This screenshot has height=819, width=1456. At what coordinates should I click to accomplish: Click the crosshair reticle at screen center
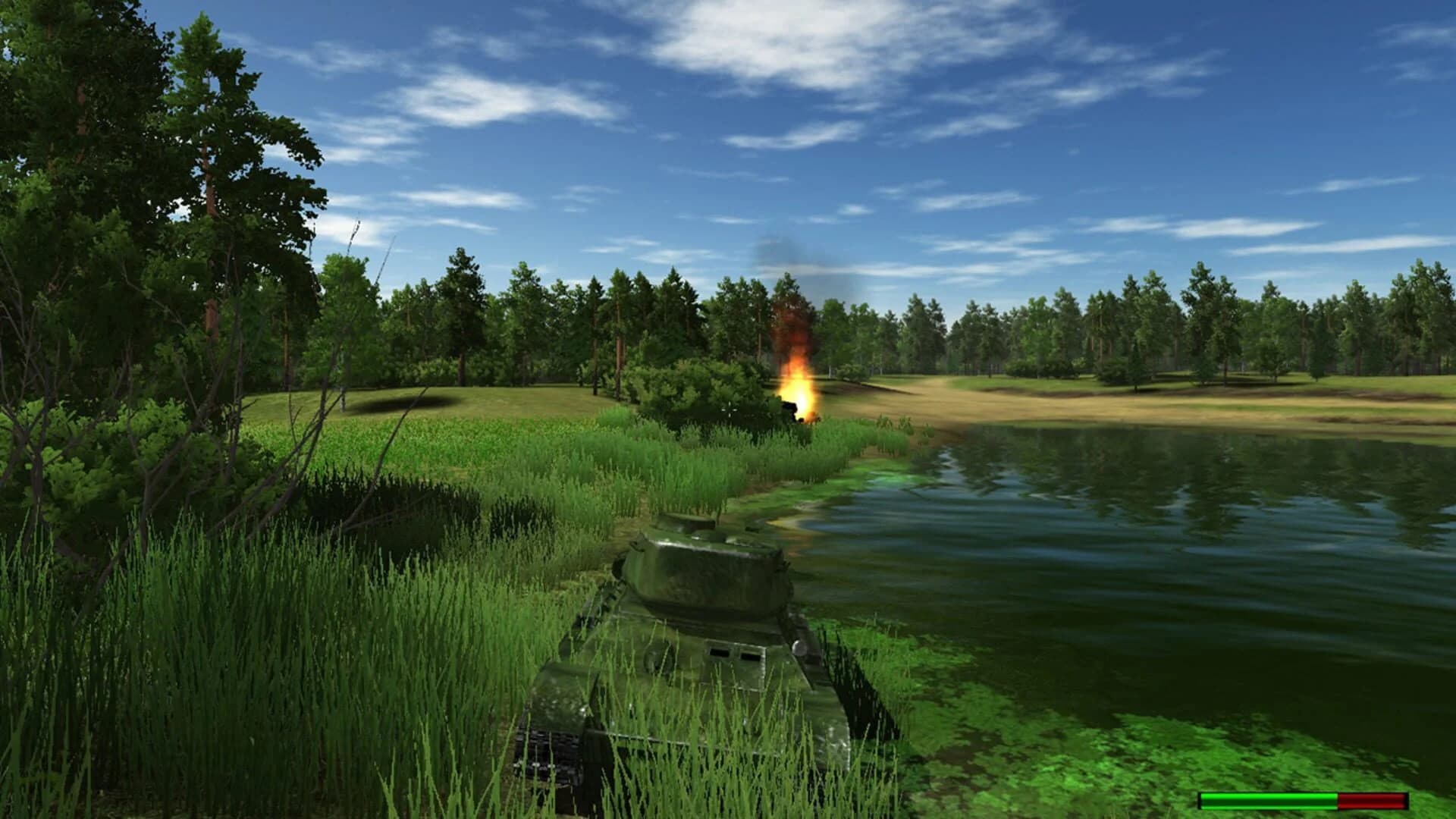tap(730, 409)
